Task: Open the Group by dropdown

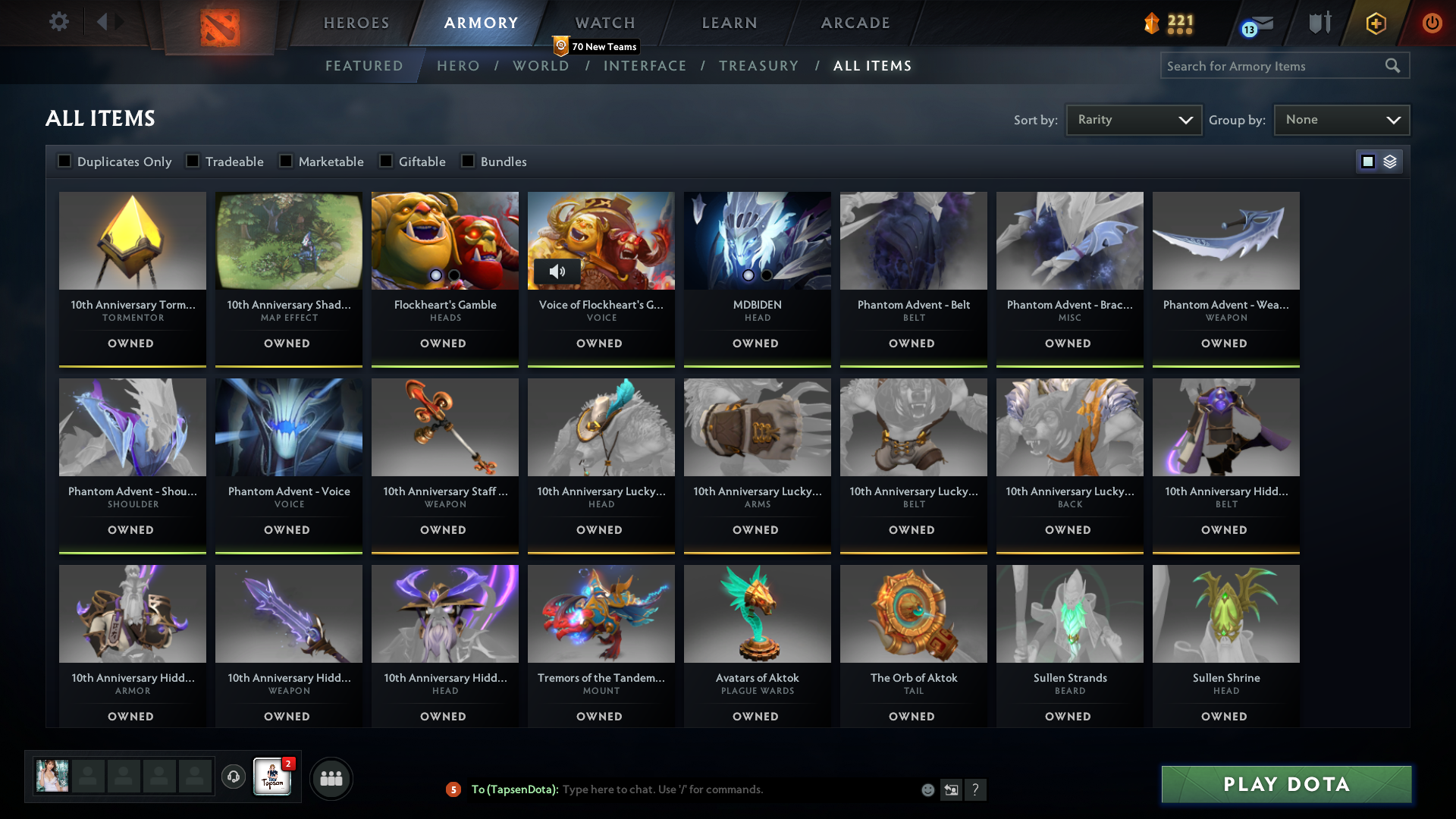Action: (1341, 119)
